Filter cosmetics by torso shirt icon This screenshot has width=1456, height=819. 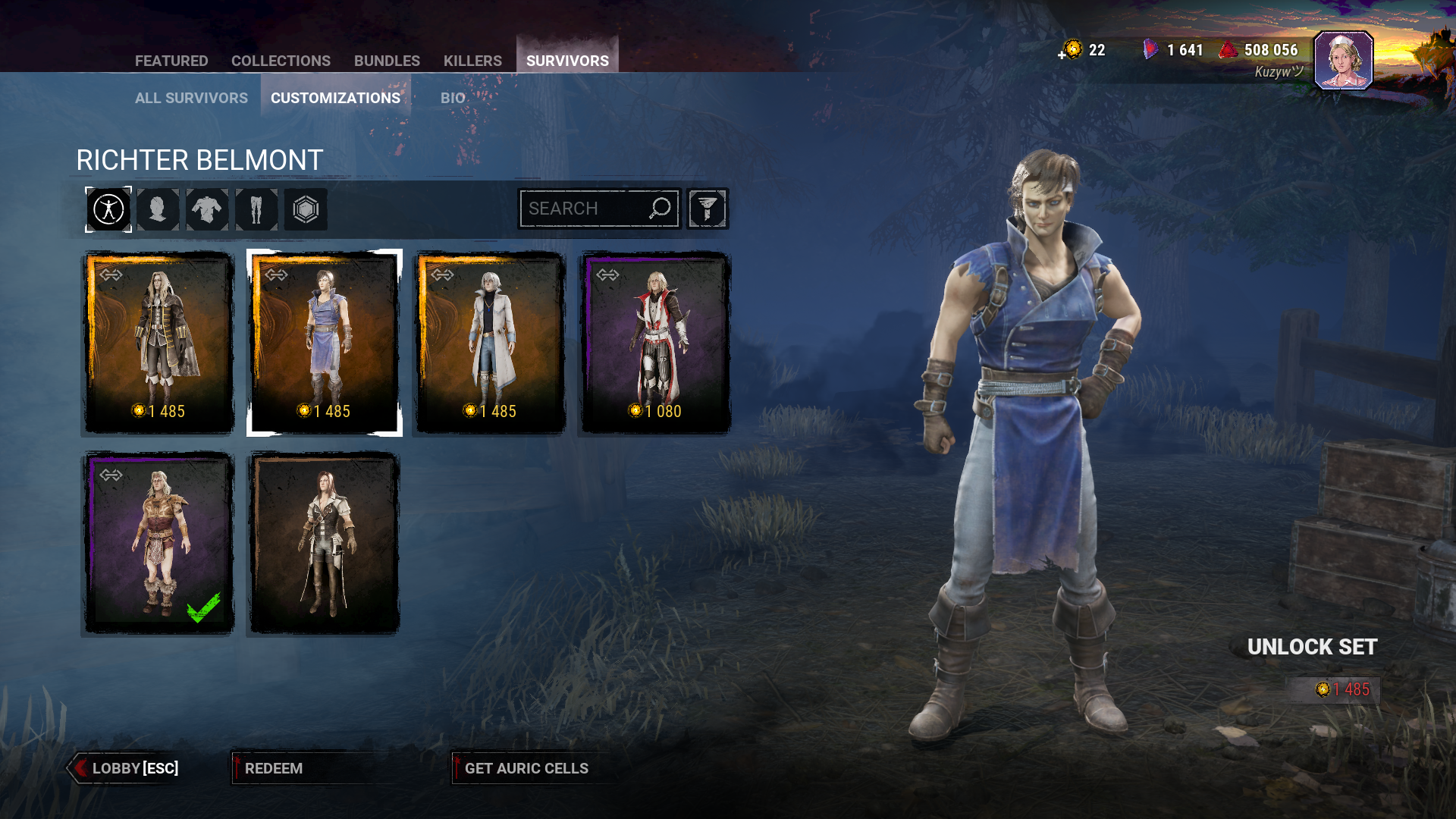tap(207, 209)
